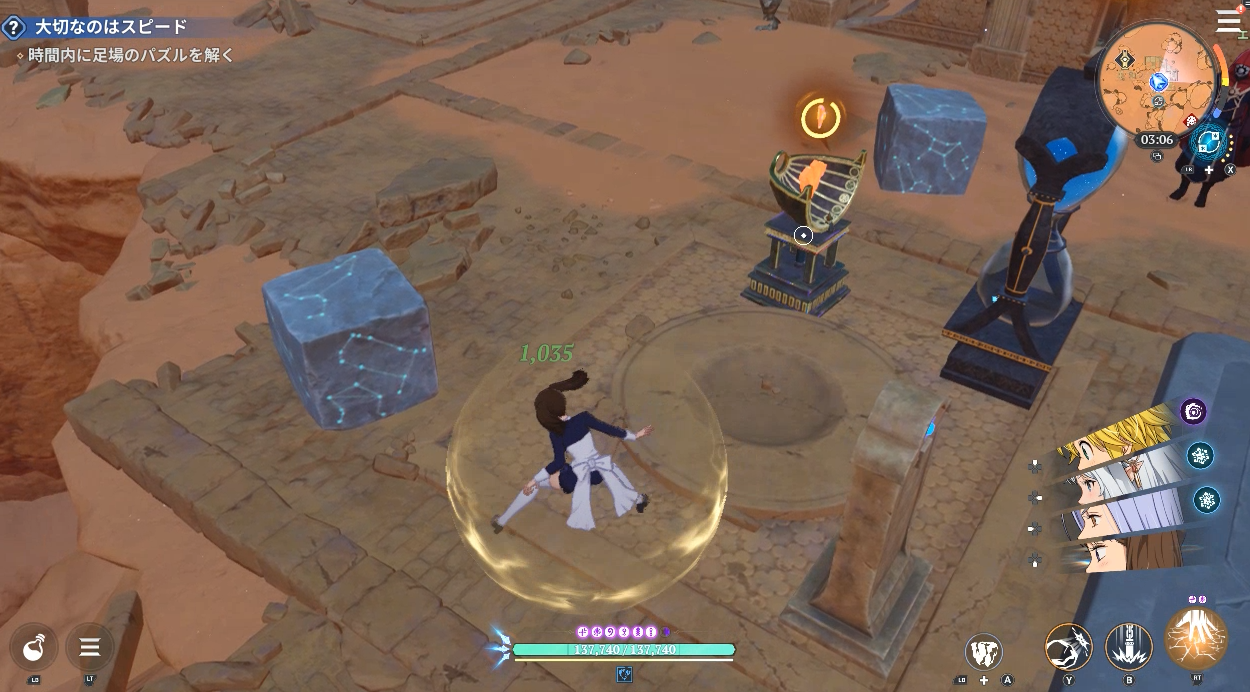Select the yellow eye marker on the minimap
This screenshot has width=1250, height=692.
point(1127,60)
